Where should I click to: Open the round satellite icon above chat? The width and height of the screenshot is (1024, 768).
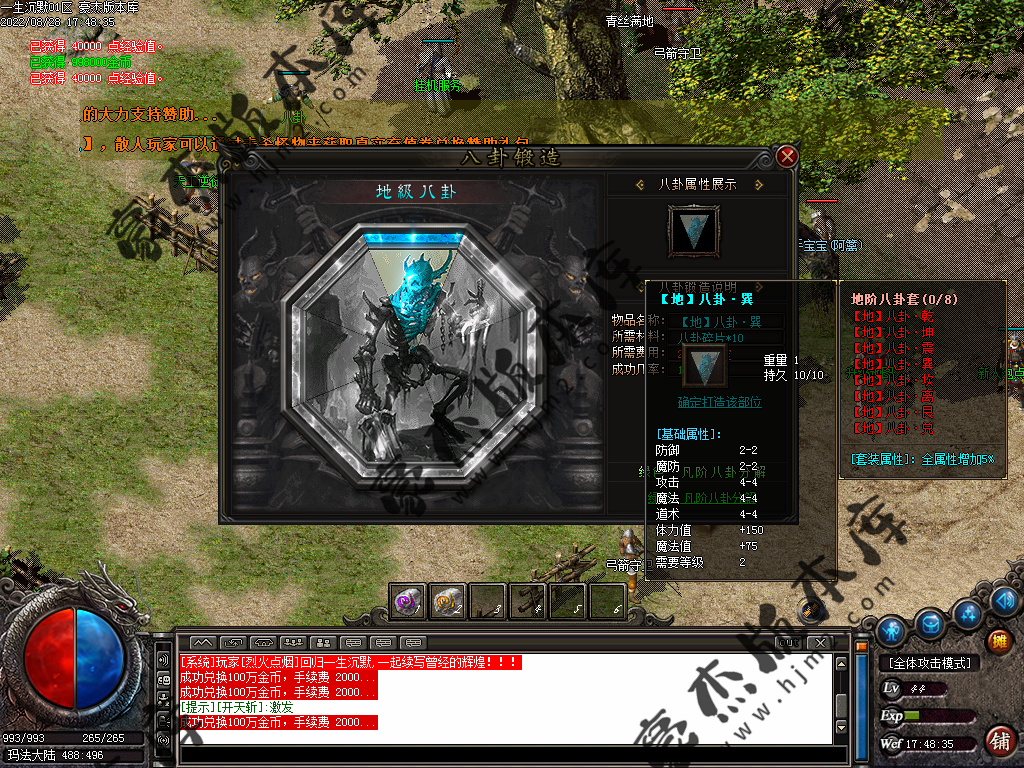(x=812, y=610)
